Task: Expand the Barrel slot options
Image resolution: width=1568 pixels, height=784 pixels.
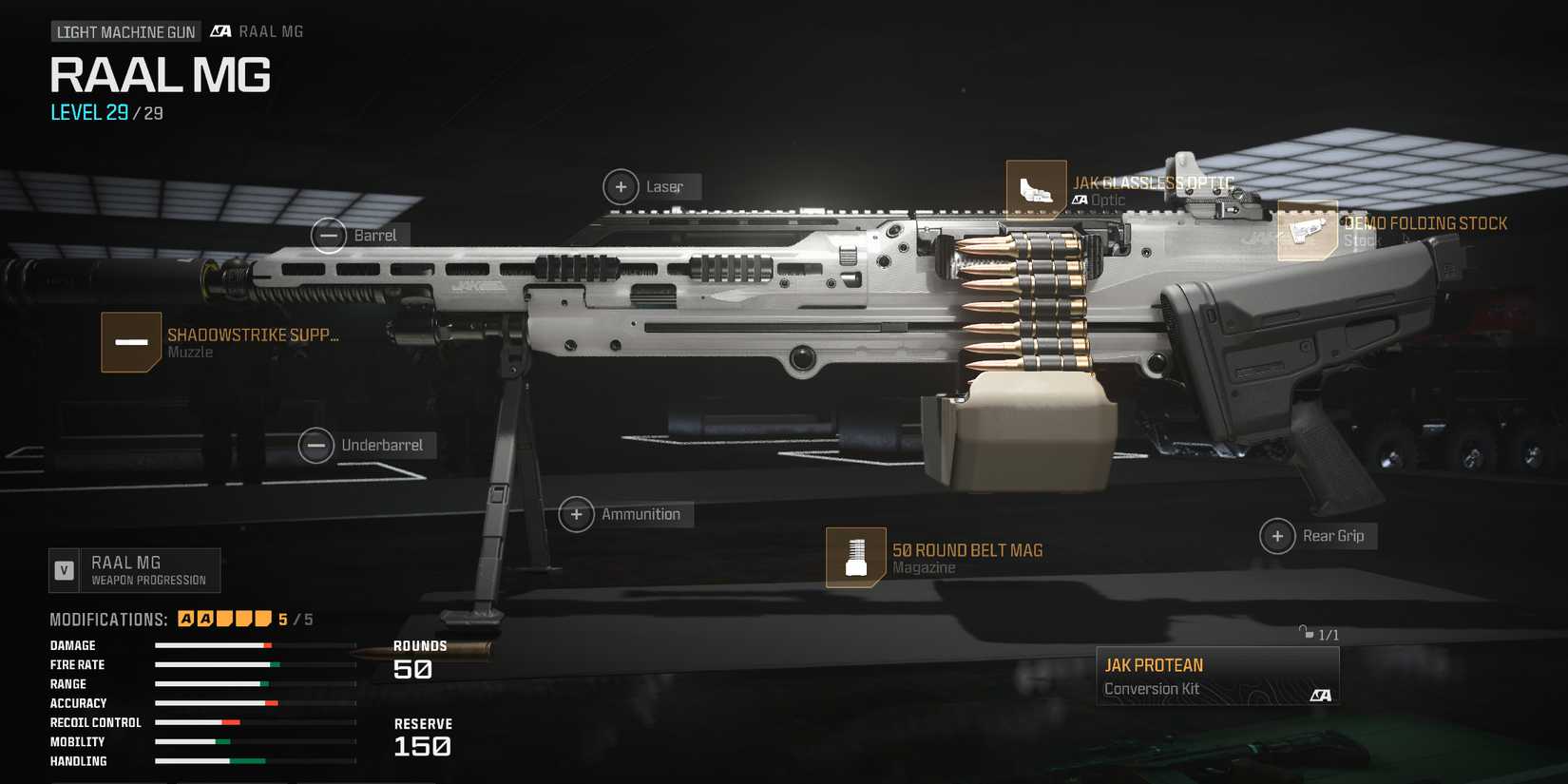Action: (330, 235)
